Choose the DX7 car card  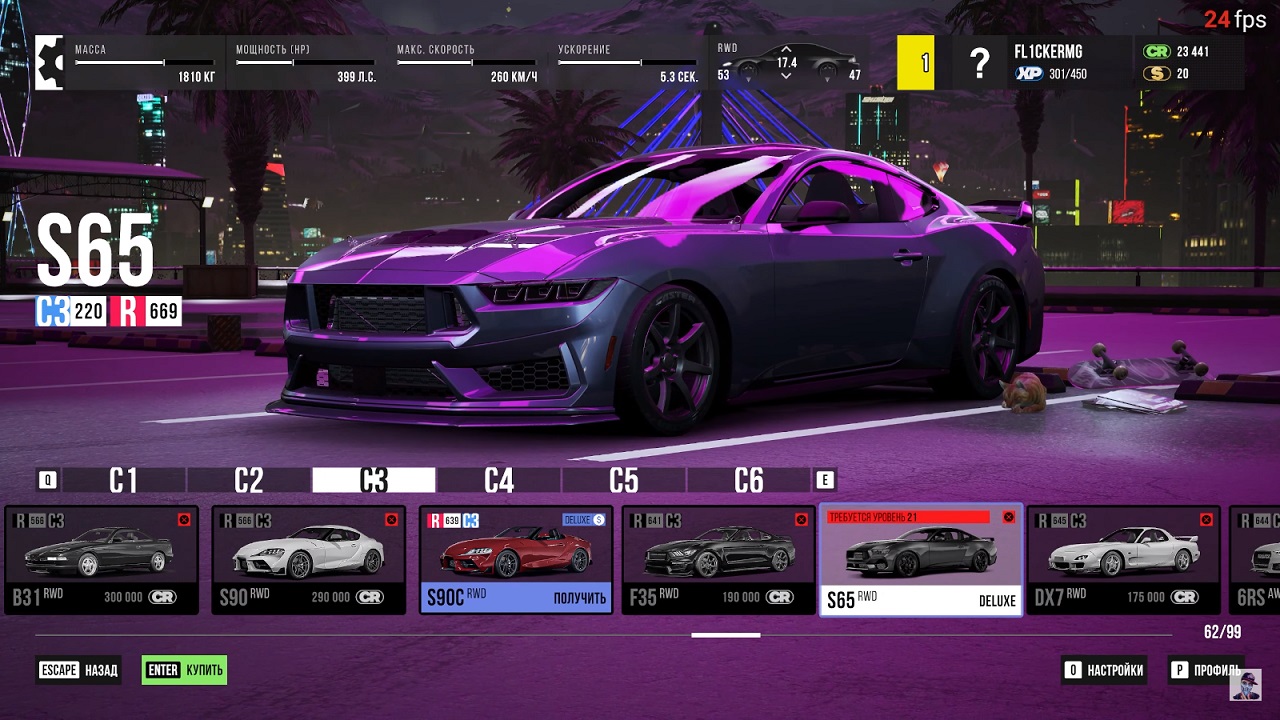(x=1124, y=559)
